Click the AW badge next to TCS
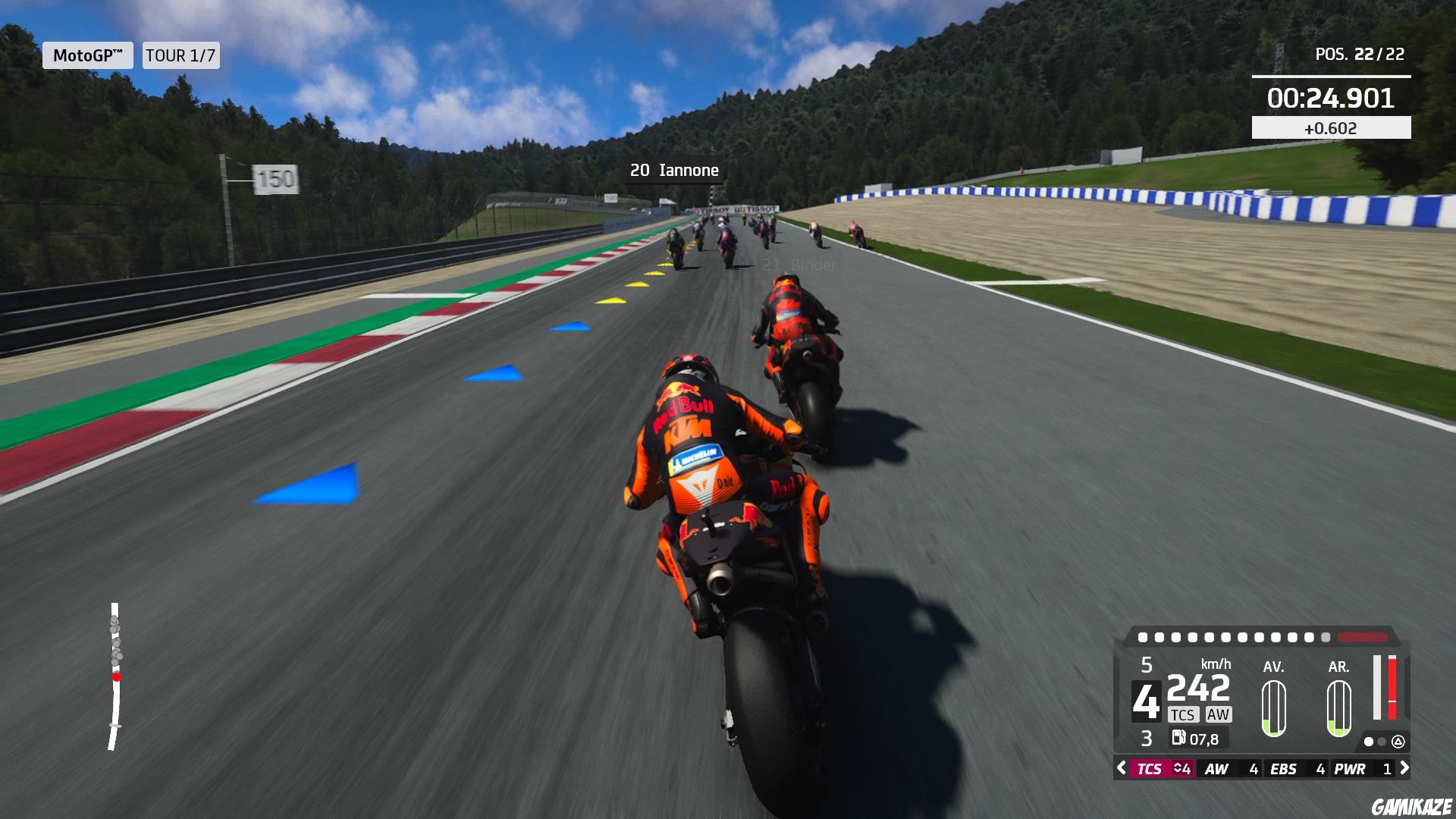 [1218, 715]
